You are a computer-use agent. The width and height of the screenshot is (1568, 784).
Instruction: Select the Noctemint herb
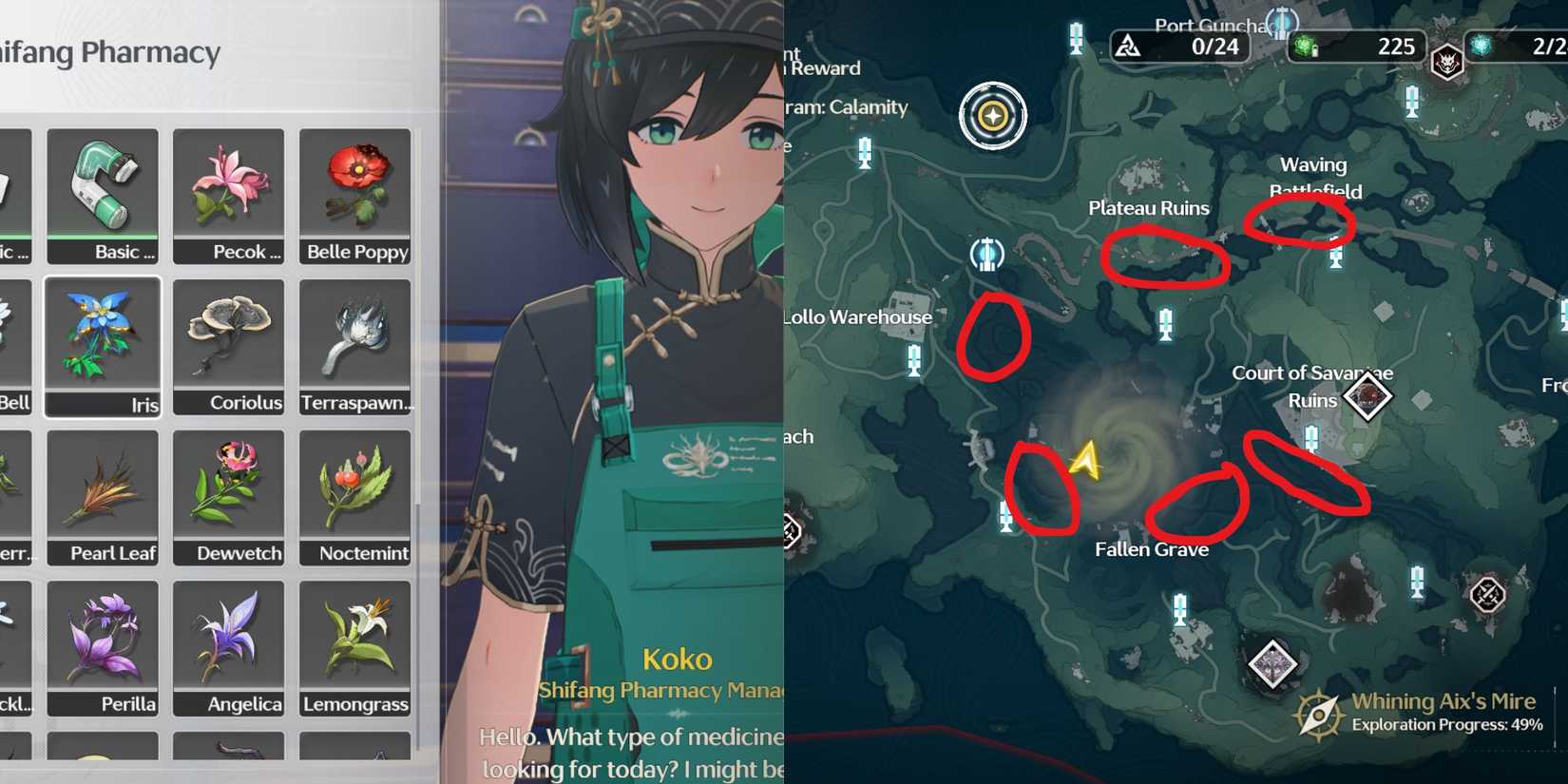(x=354, y=497)
